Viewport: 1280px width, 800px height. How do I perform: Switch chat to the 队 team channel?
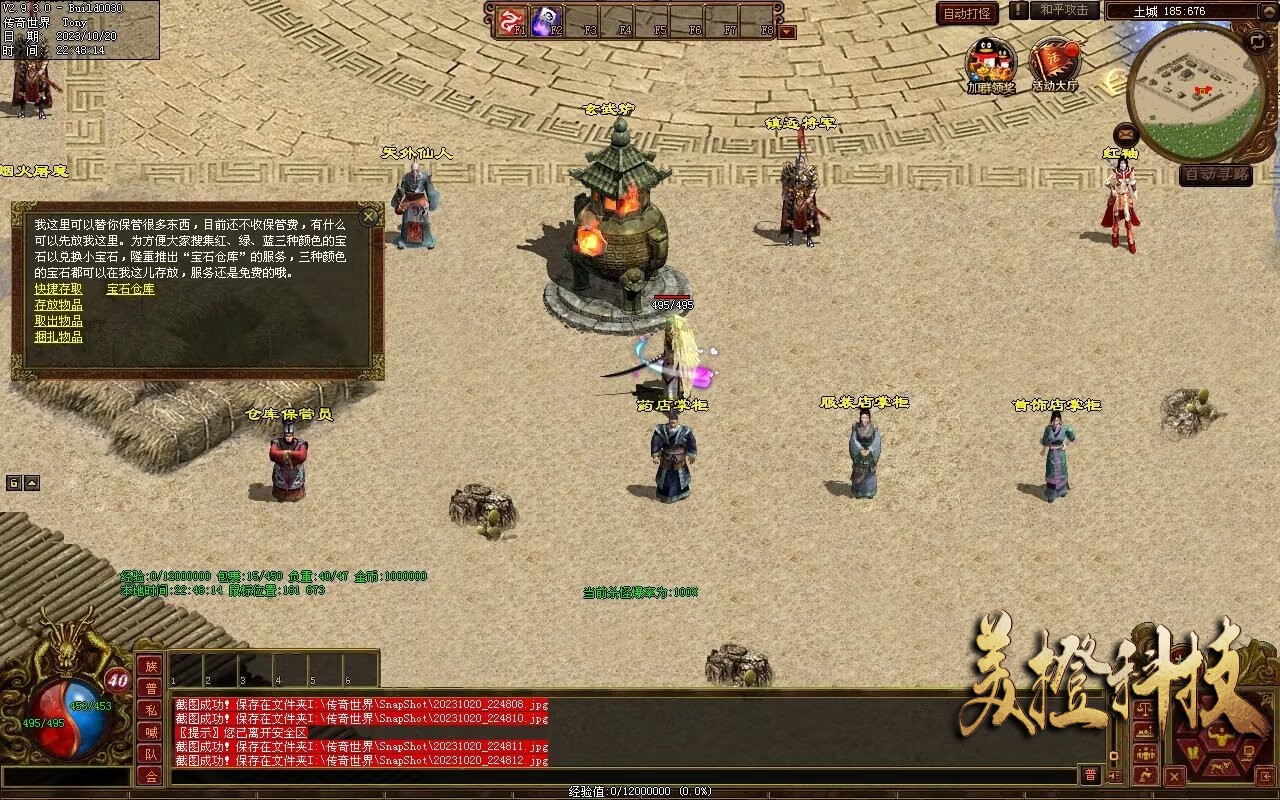click(x=150, y=754)
